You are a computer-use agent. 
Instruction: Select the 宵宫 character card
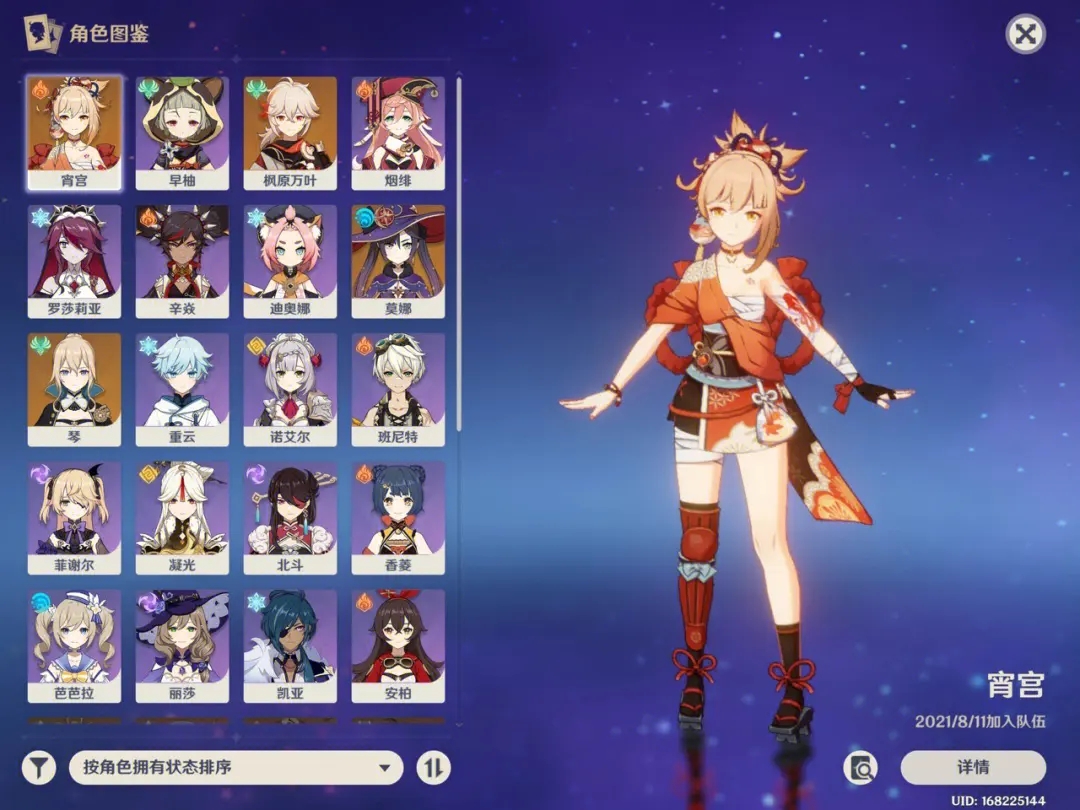(x=74, y=132)
